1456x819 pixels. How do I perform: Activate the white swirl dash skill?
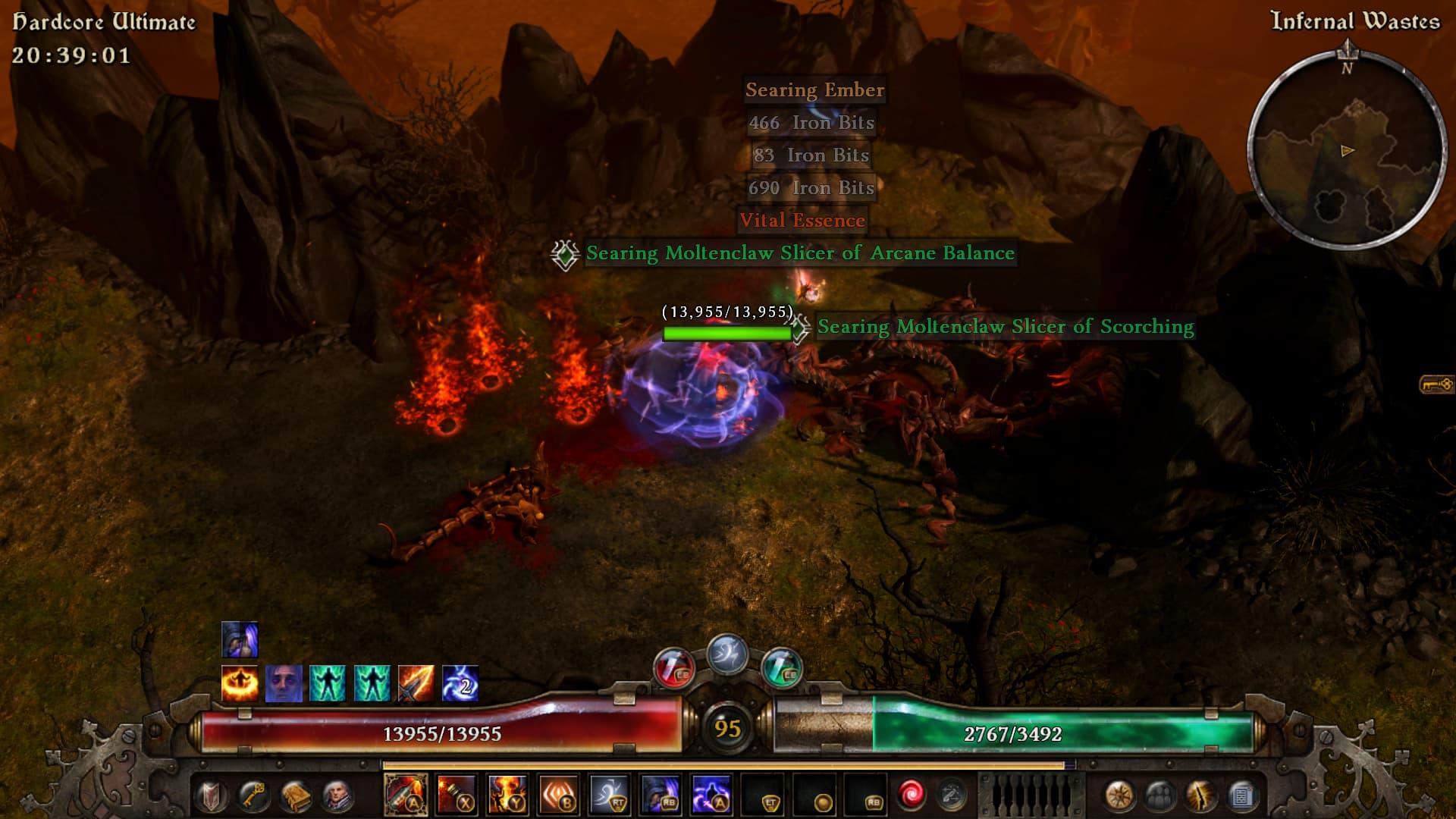pos(610,795)
